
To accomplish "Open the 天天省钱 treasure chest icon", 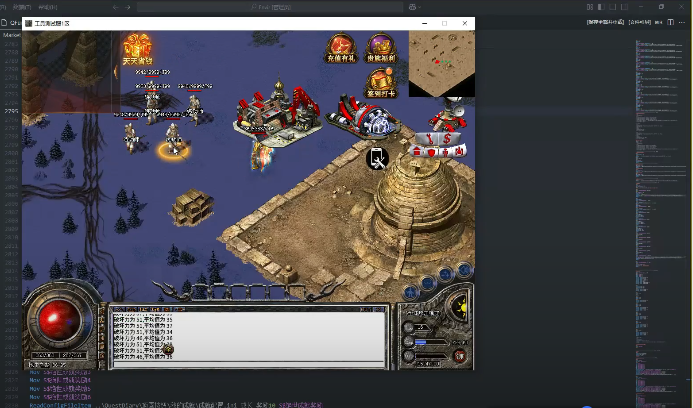I will pos(139,46).
